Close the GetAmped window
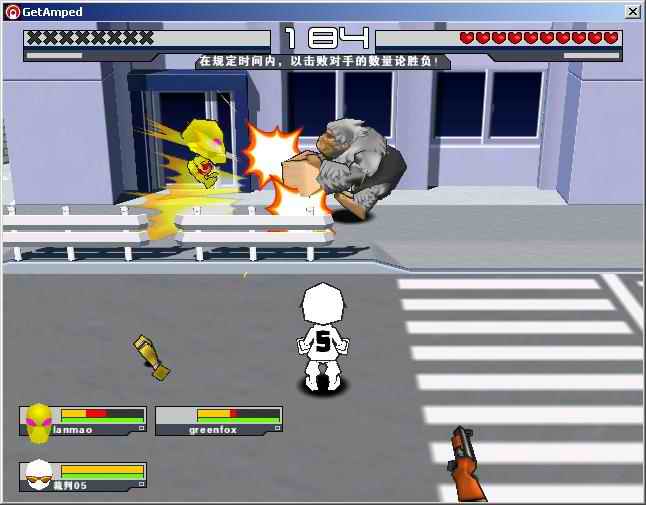Viewport: 646px width, 505px height. [x=633, y=12]
